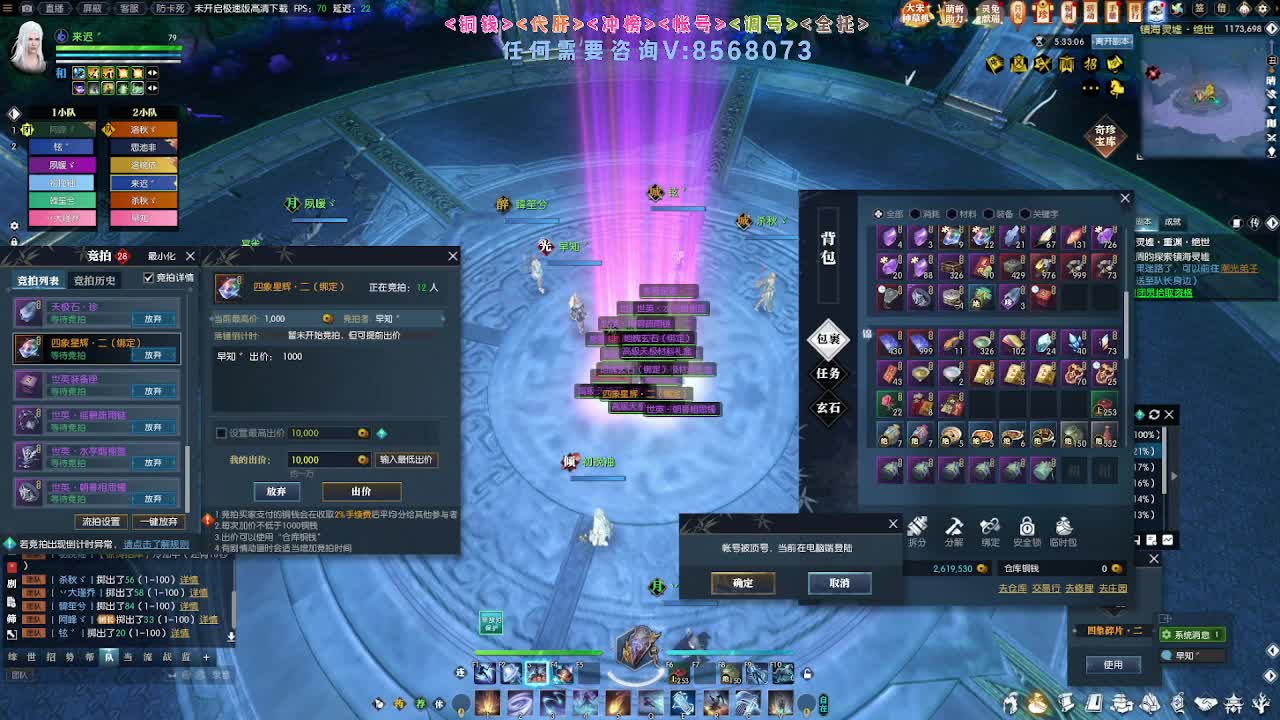Click the green gem currency icon beside max bid
The height and width of the screenshot is (720, 1280).
382,433
